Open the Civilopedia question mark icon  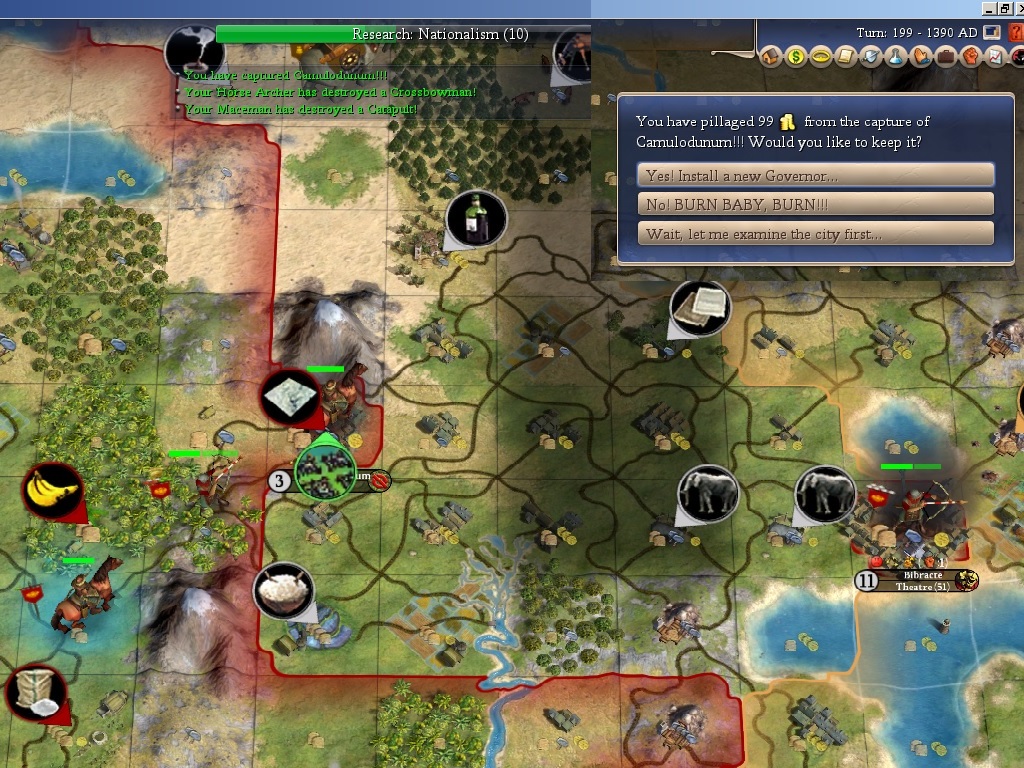point(1015,32)
